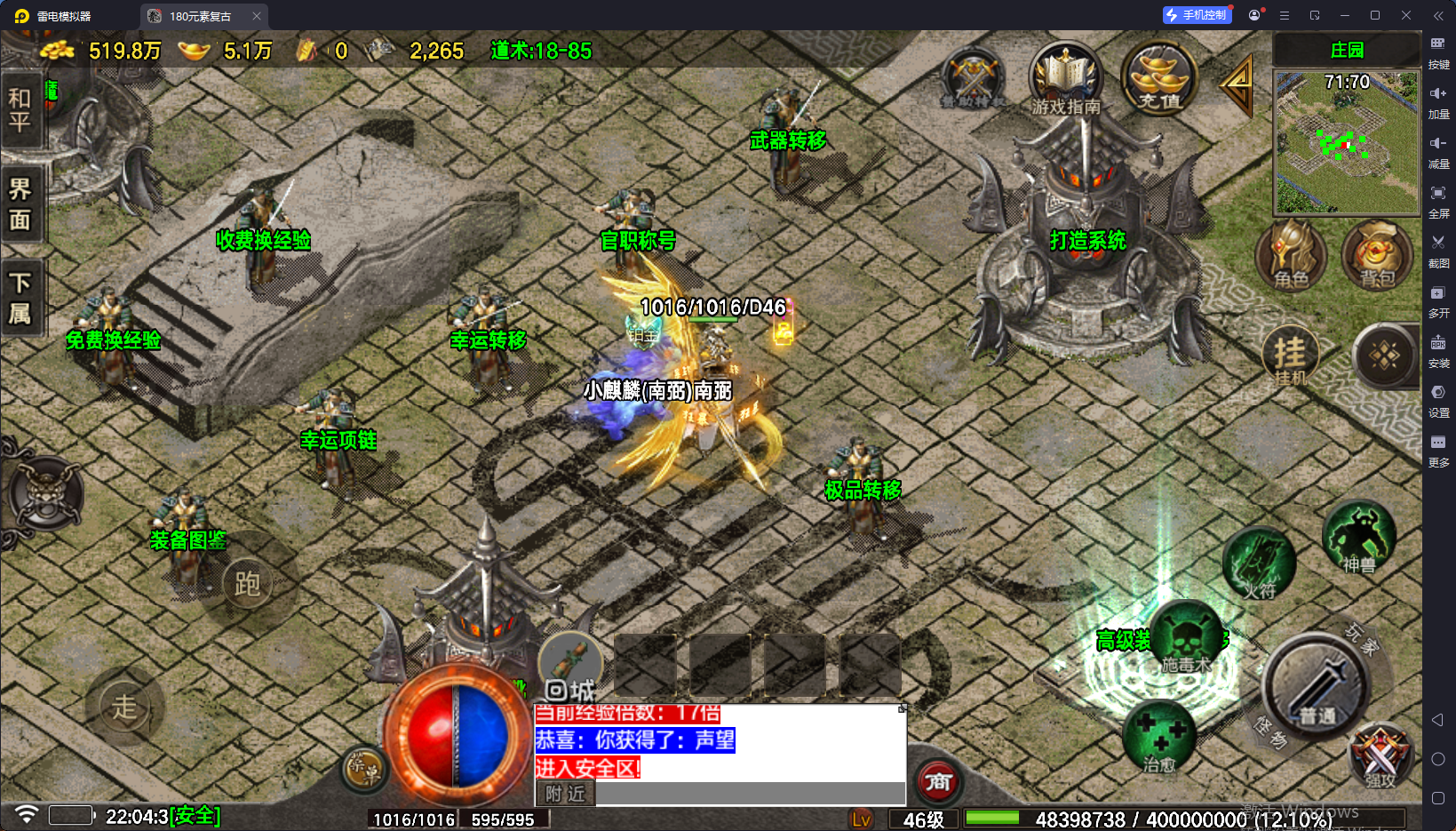This screenshot has width=1456, height=831.
Task: Summon with the 神兽 skill
Action: (x=1358, y=537)
